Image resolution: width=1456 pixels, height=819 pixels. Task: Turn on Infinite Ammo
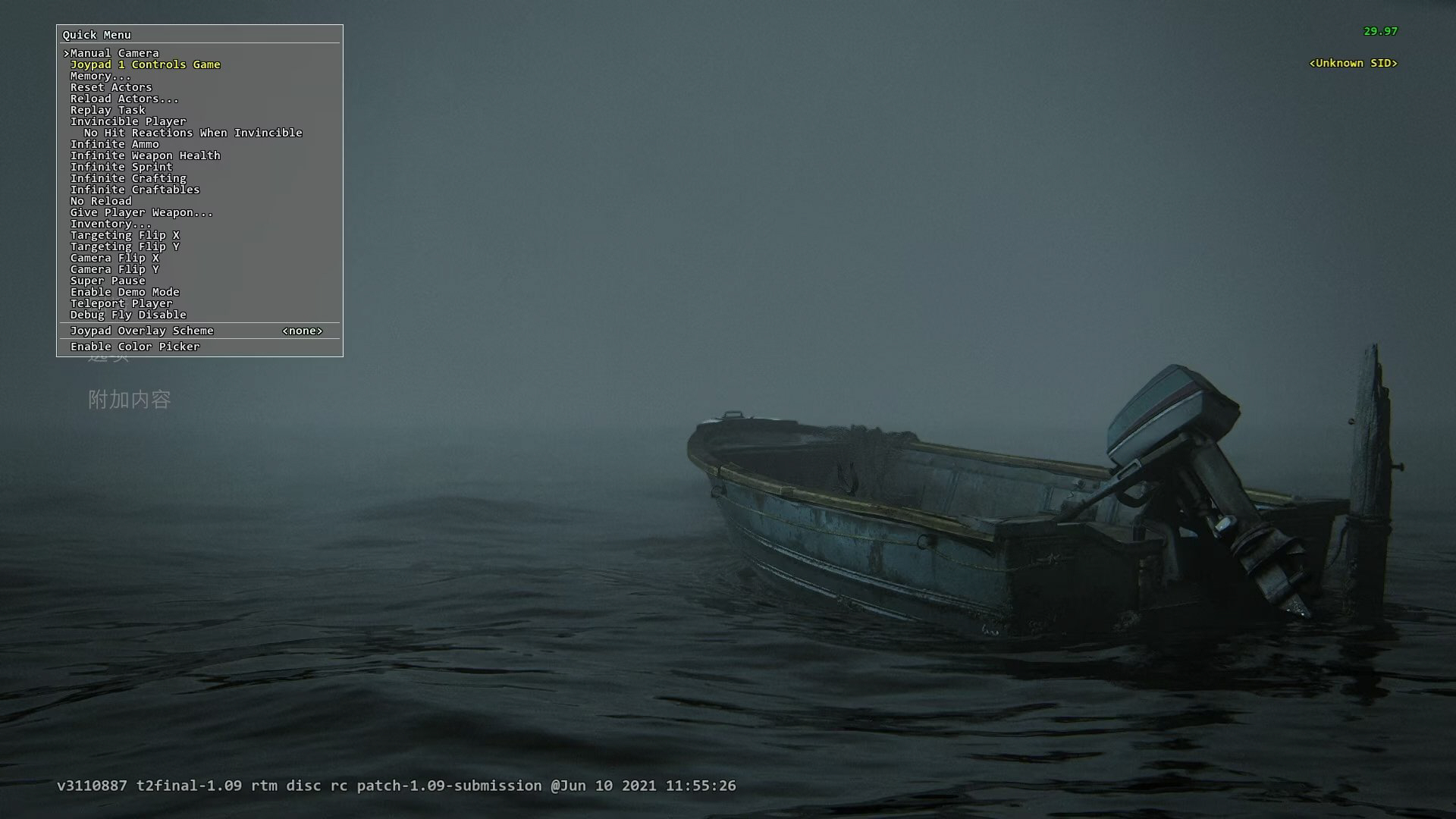coord(115,144)
